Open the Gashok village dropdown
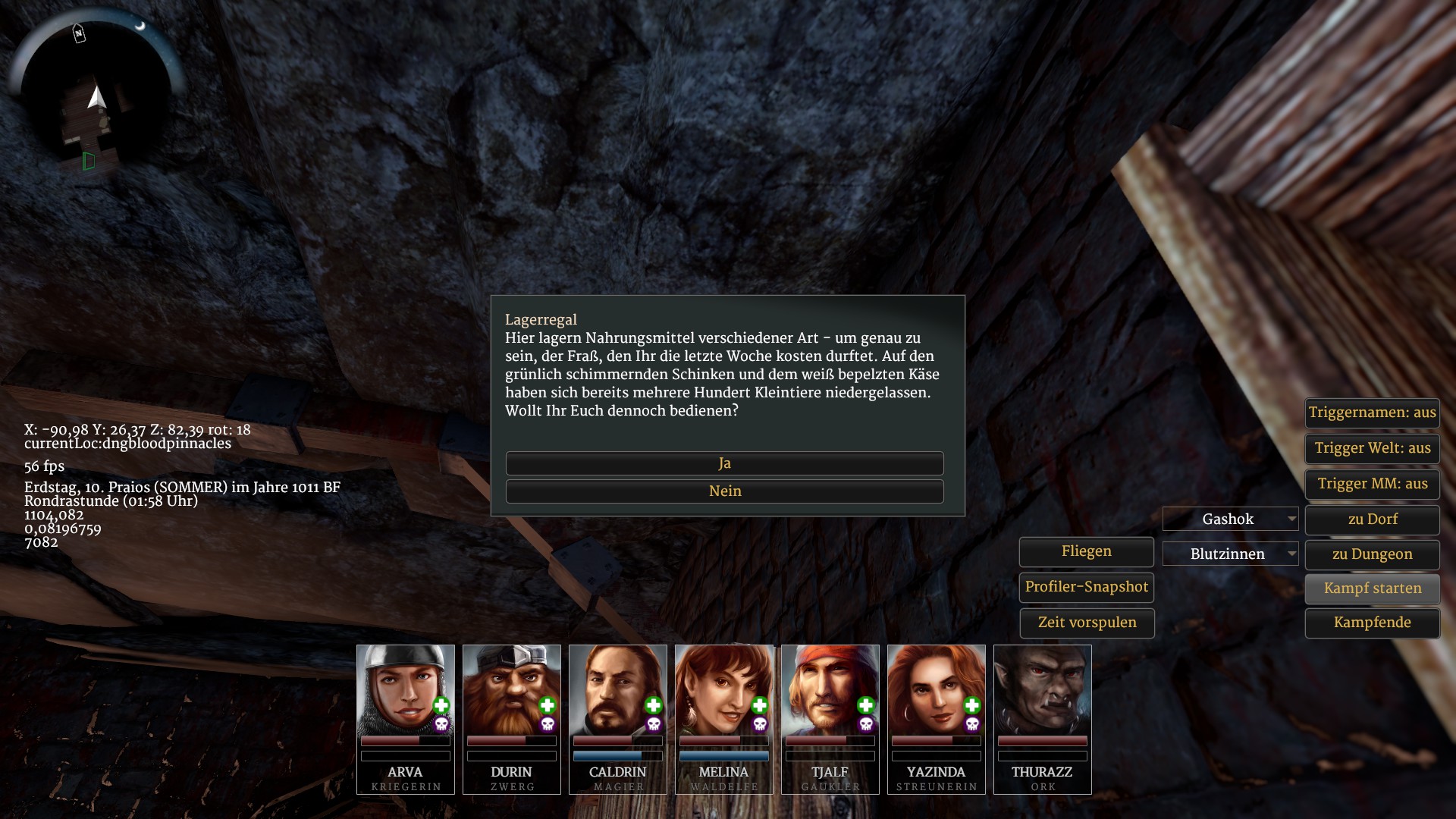 click(1230, 519)
